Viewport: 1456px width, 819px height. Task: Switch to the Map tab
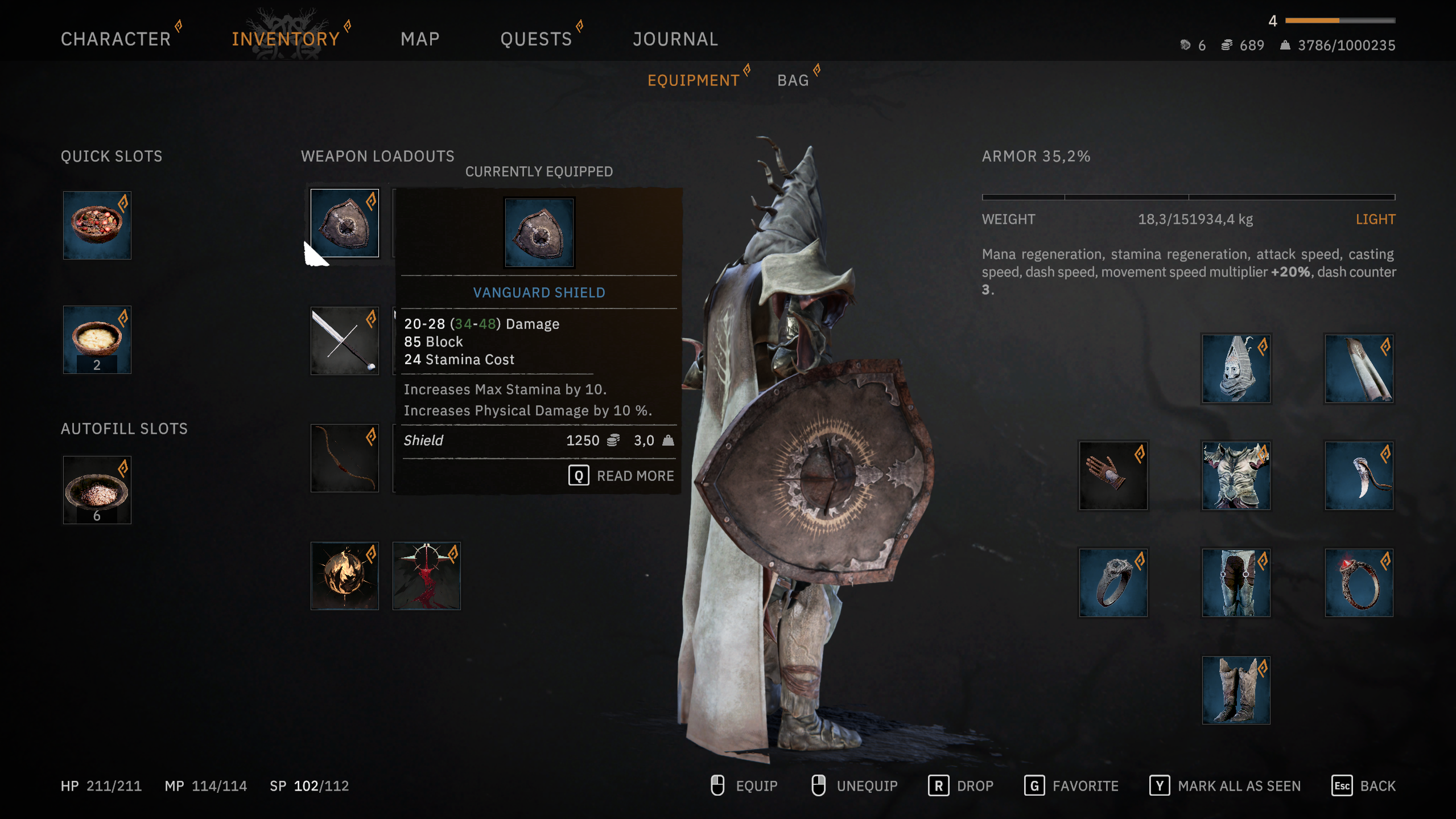click(x=420, y=39)
